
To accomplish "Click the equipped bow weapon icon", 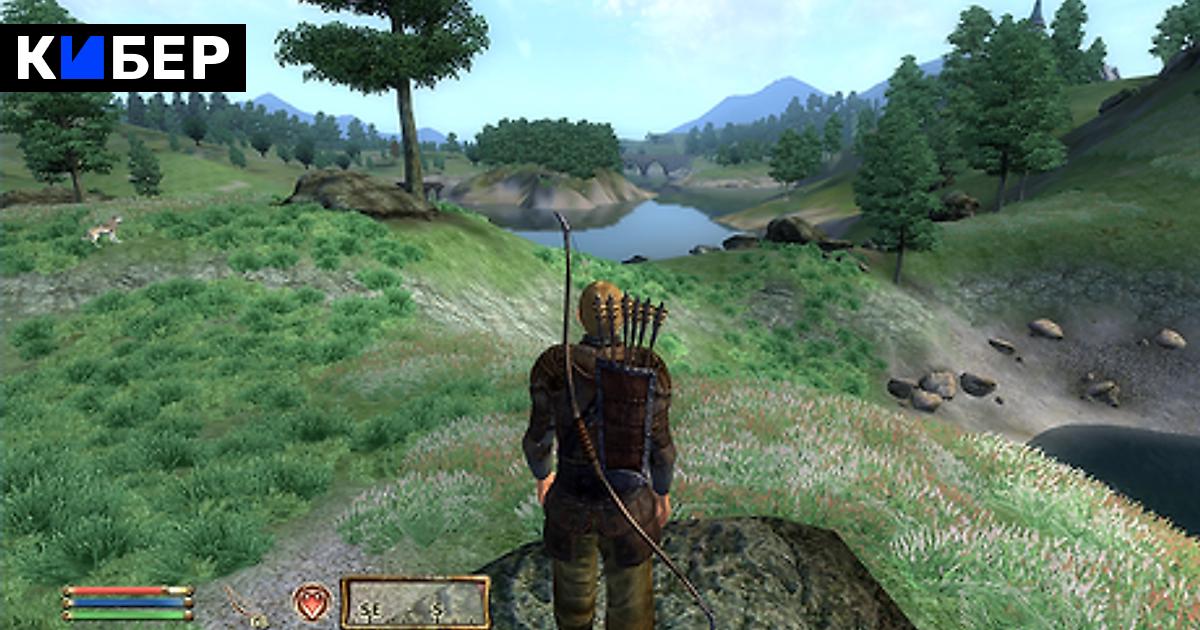I will (x=243, y=606).
